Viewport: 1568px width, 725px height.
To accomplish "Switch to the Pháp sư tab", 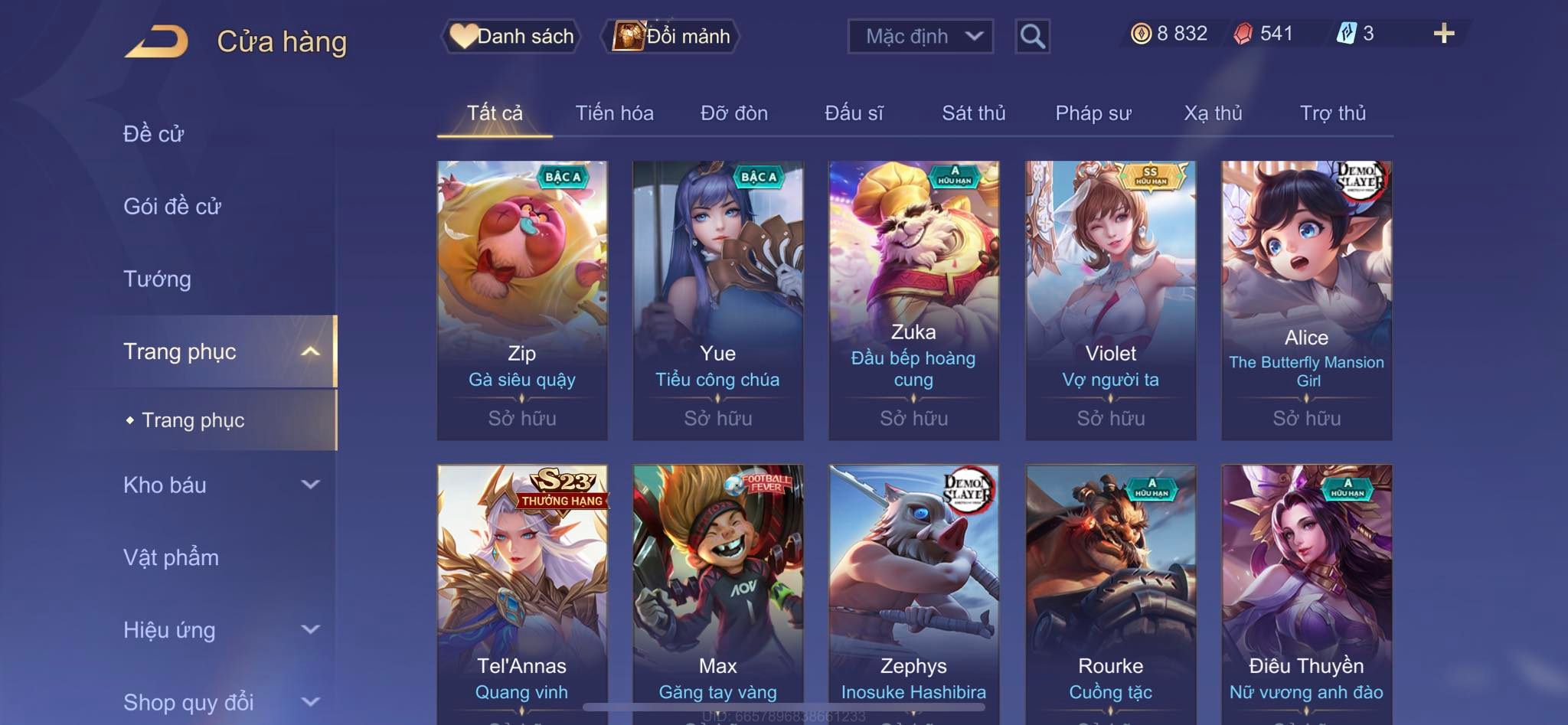I will point(1093,113).
